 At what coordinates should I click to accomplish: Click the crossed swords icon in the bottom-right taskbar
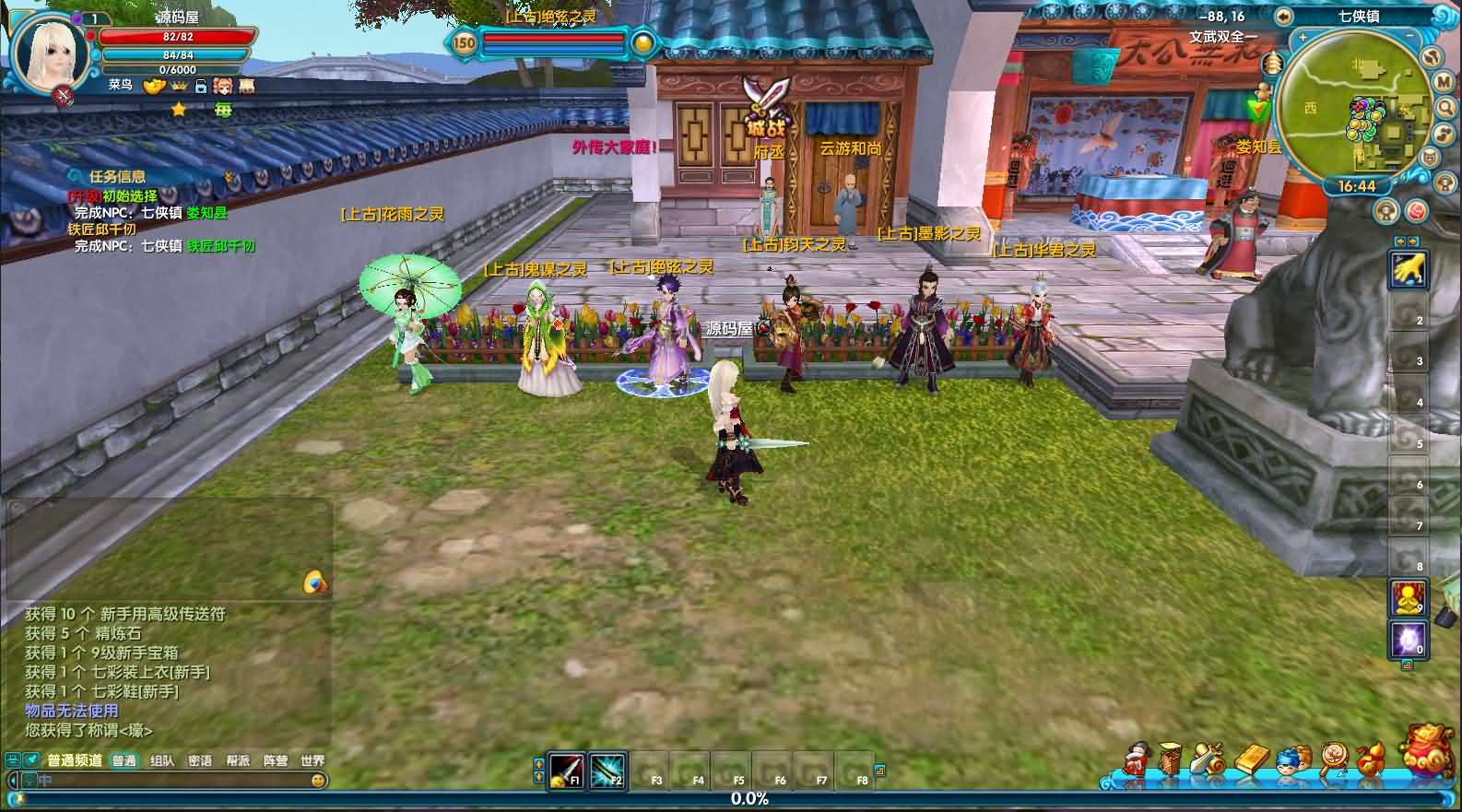click(x=1207, y=758)
